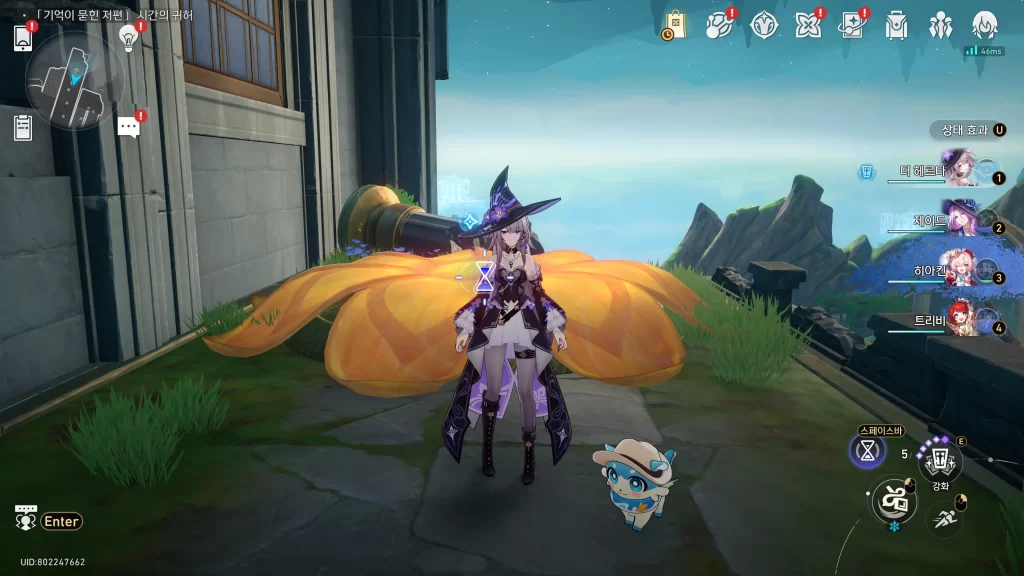Viewport: 1024px width, 576px height.
Task: Open the chat speech bubble icon
Action: point(128,127)
